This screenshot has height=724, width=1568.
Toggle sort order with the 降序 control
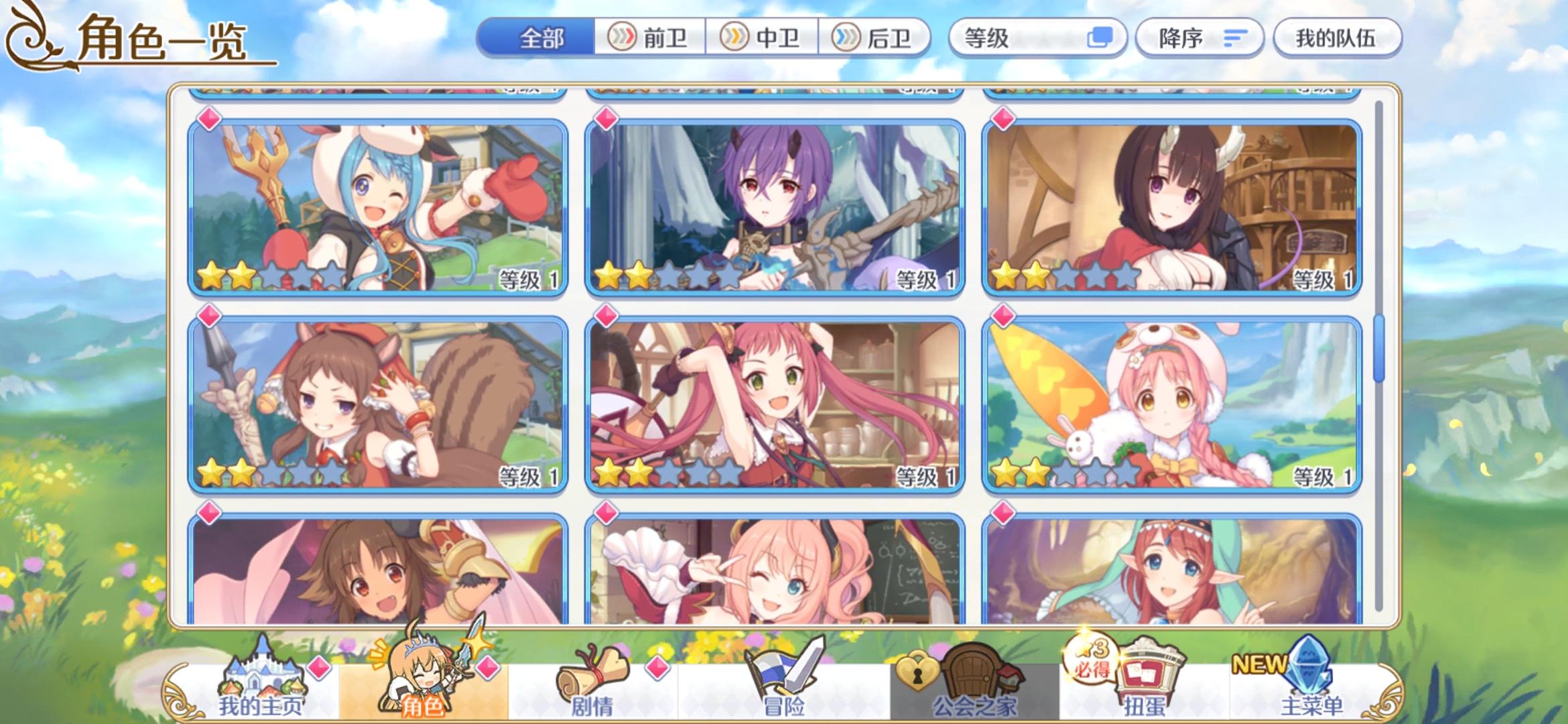[1199, 38]
